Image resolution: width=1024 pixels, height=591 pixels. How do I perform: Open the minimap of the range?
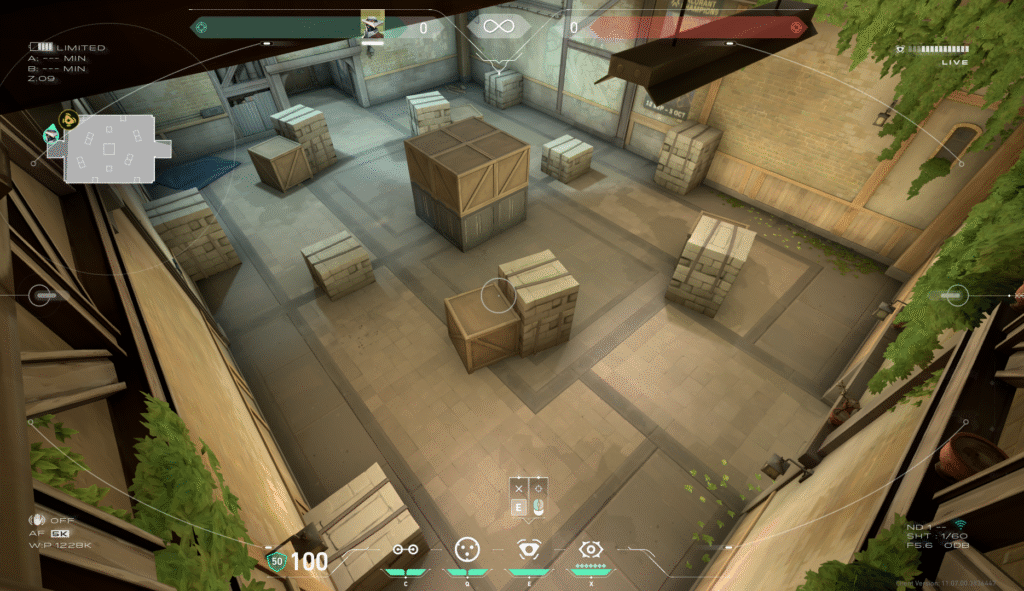click(109, 148)
